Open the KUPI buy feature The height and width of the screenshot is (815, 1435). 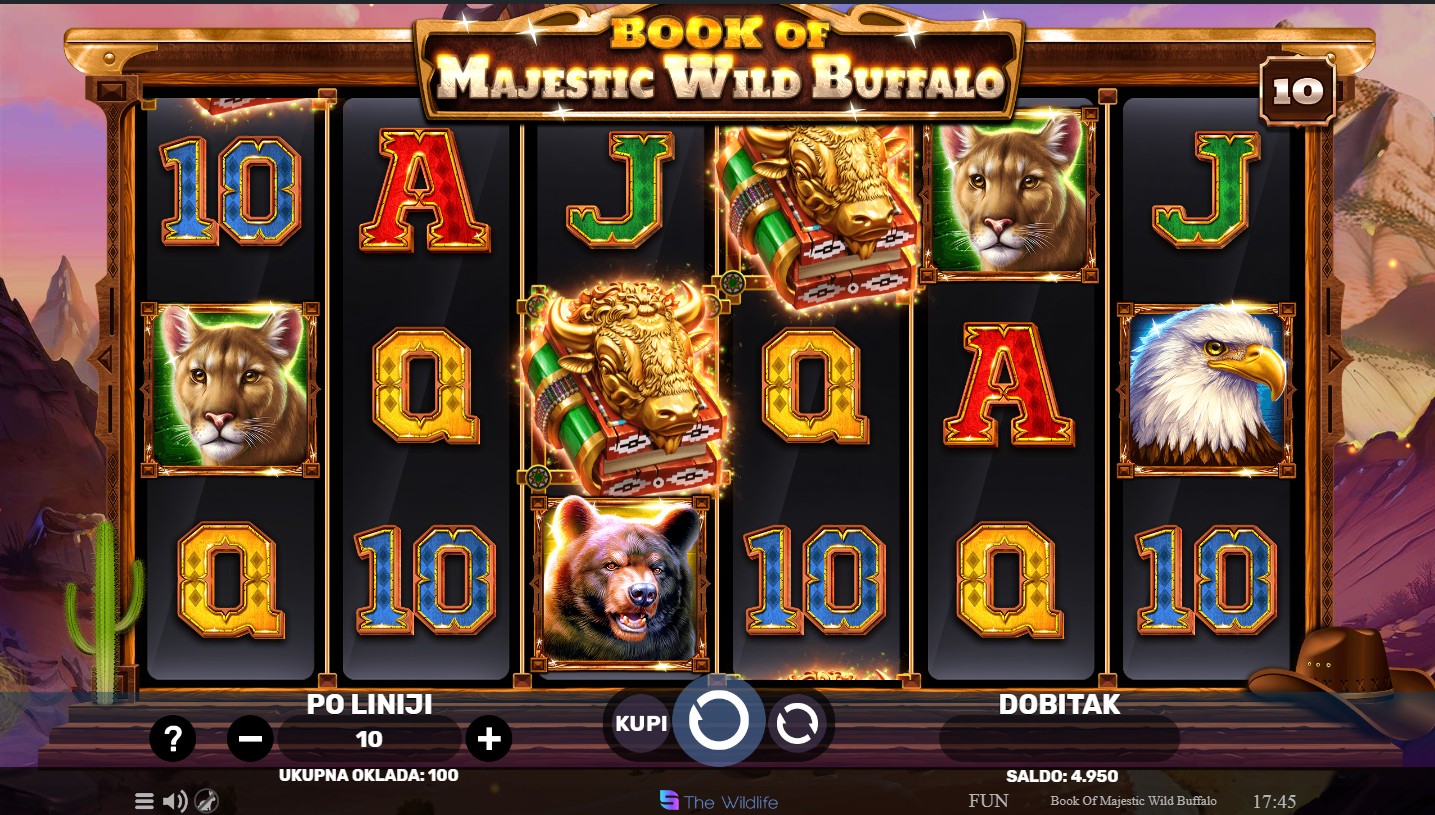coord(641,722)
